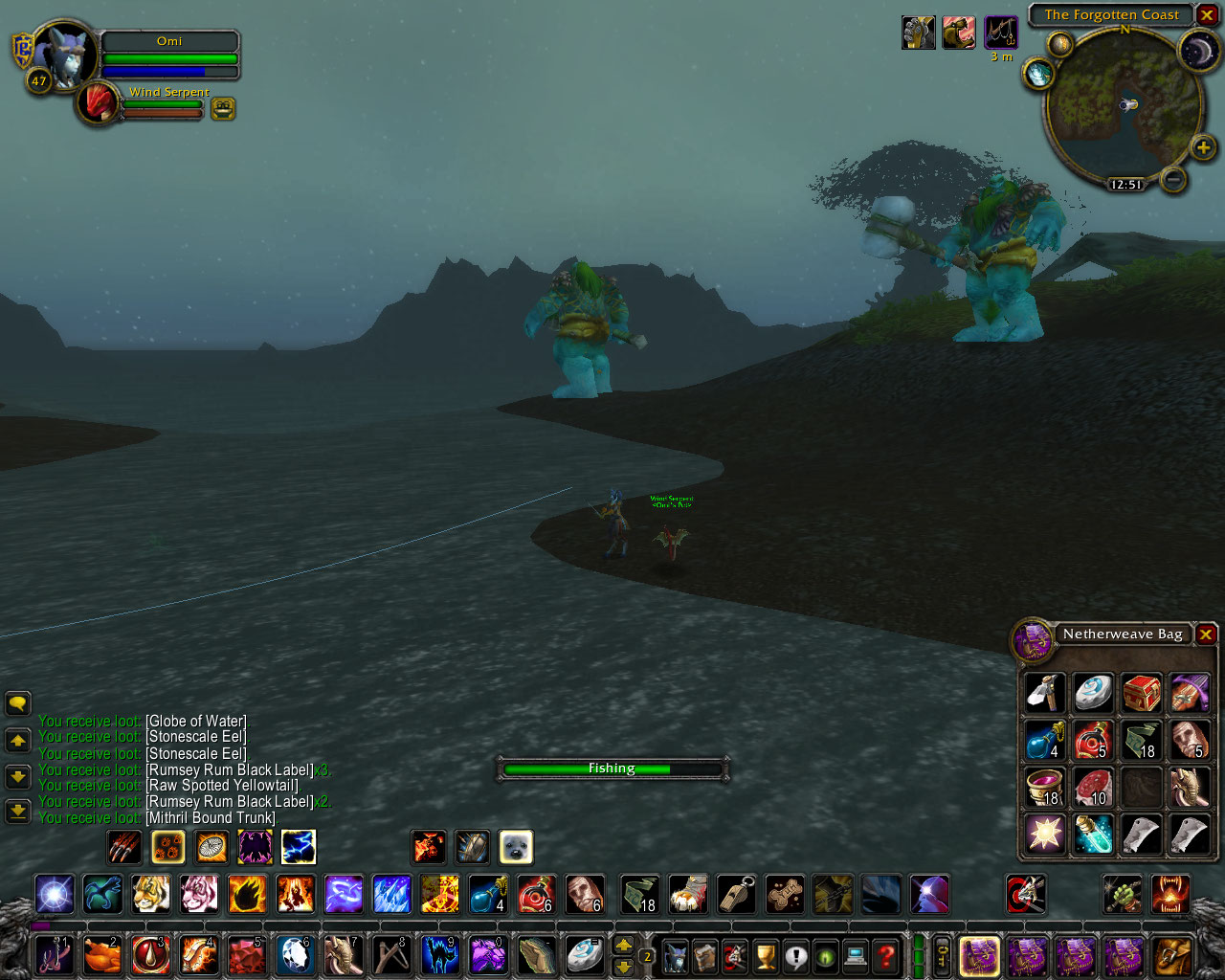Open the character info micro menu icon
The width and height of the screenshot is (1225, 980).
676,954
